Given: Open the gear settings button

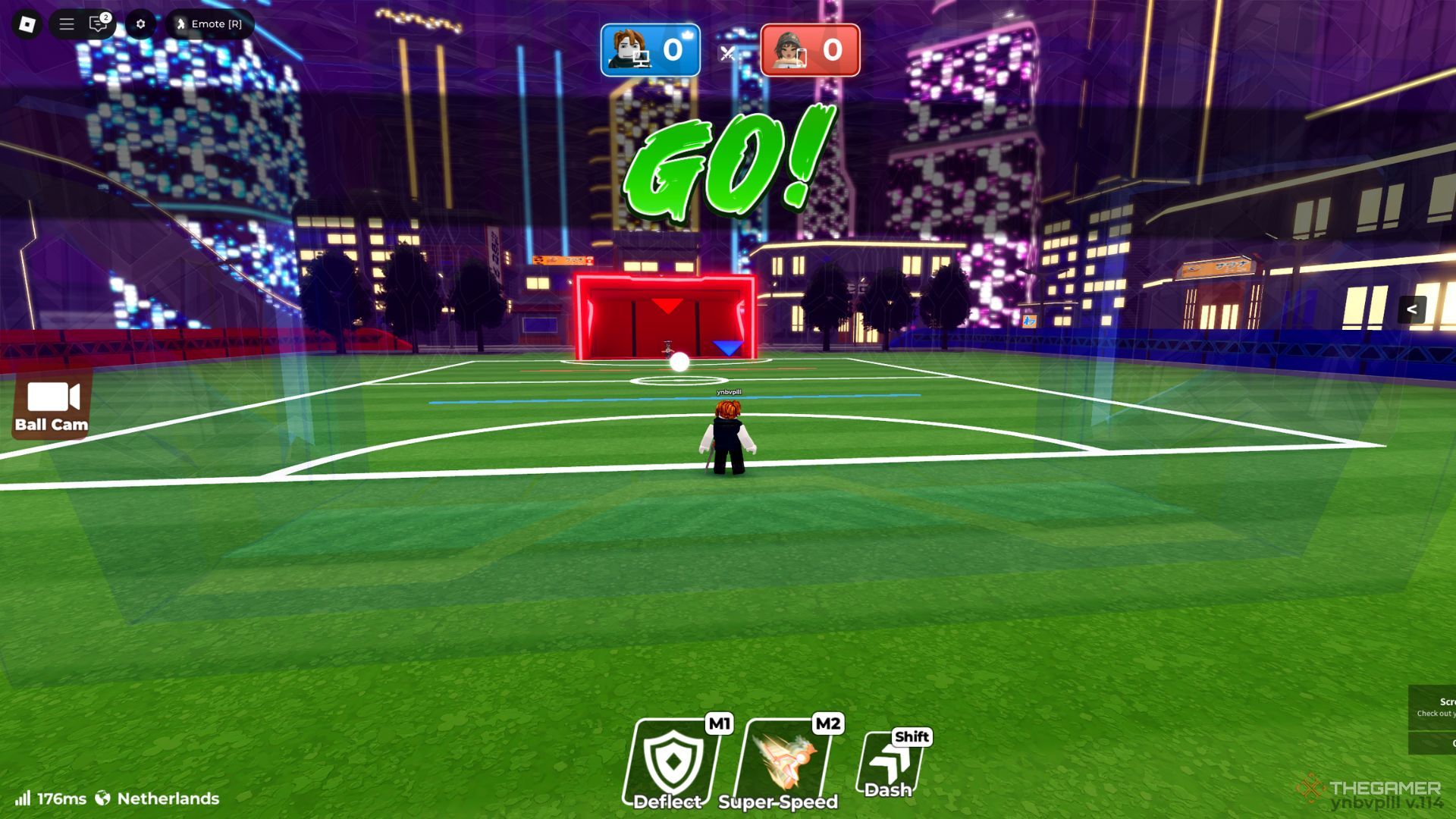Looking at the screenshot, I should pos(140,24).
